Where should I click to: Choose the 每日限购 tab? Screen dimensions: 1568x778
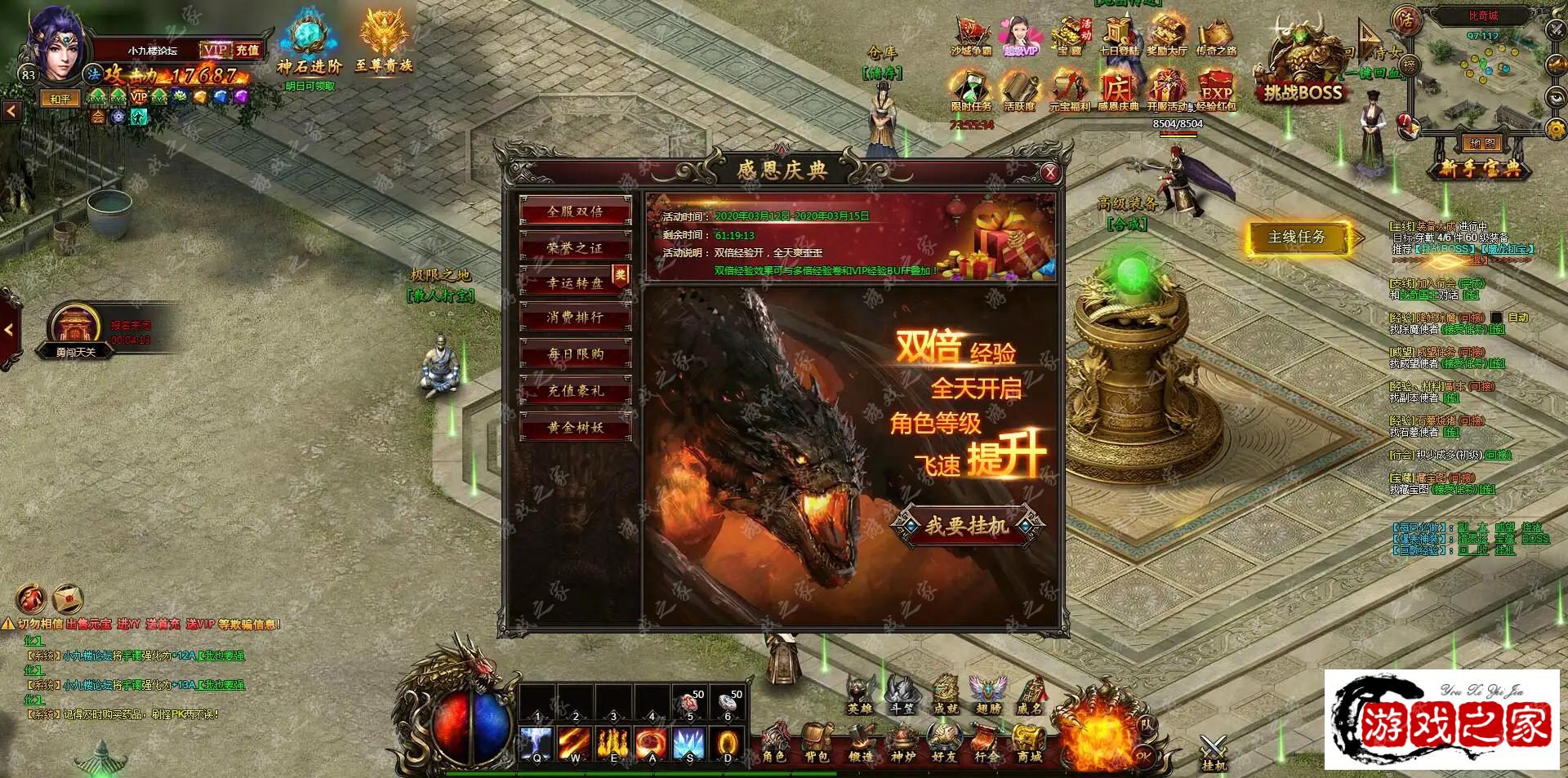575,354
